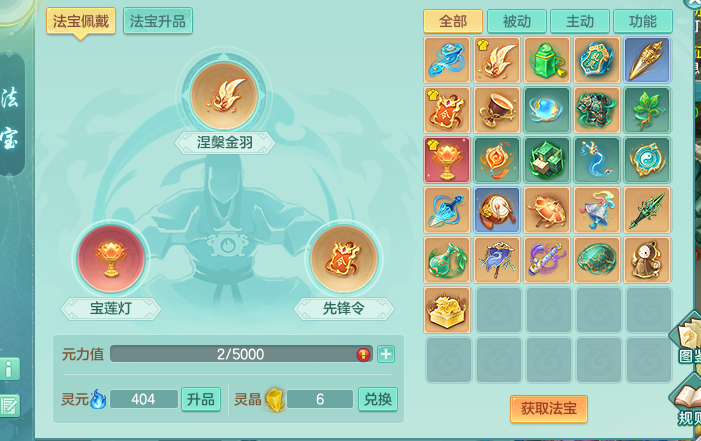Select the blue crystal orb treasure
This screenshot has width=701, height=441.
tap(548, 110)
